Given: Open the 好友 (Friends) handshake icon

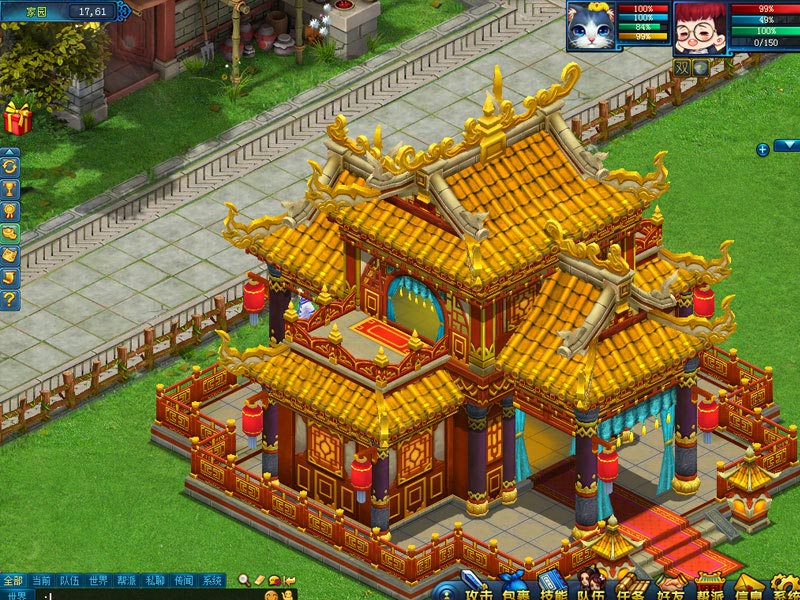Looking at the screenshot, I should (x=670, y=588).
